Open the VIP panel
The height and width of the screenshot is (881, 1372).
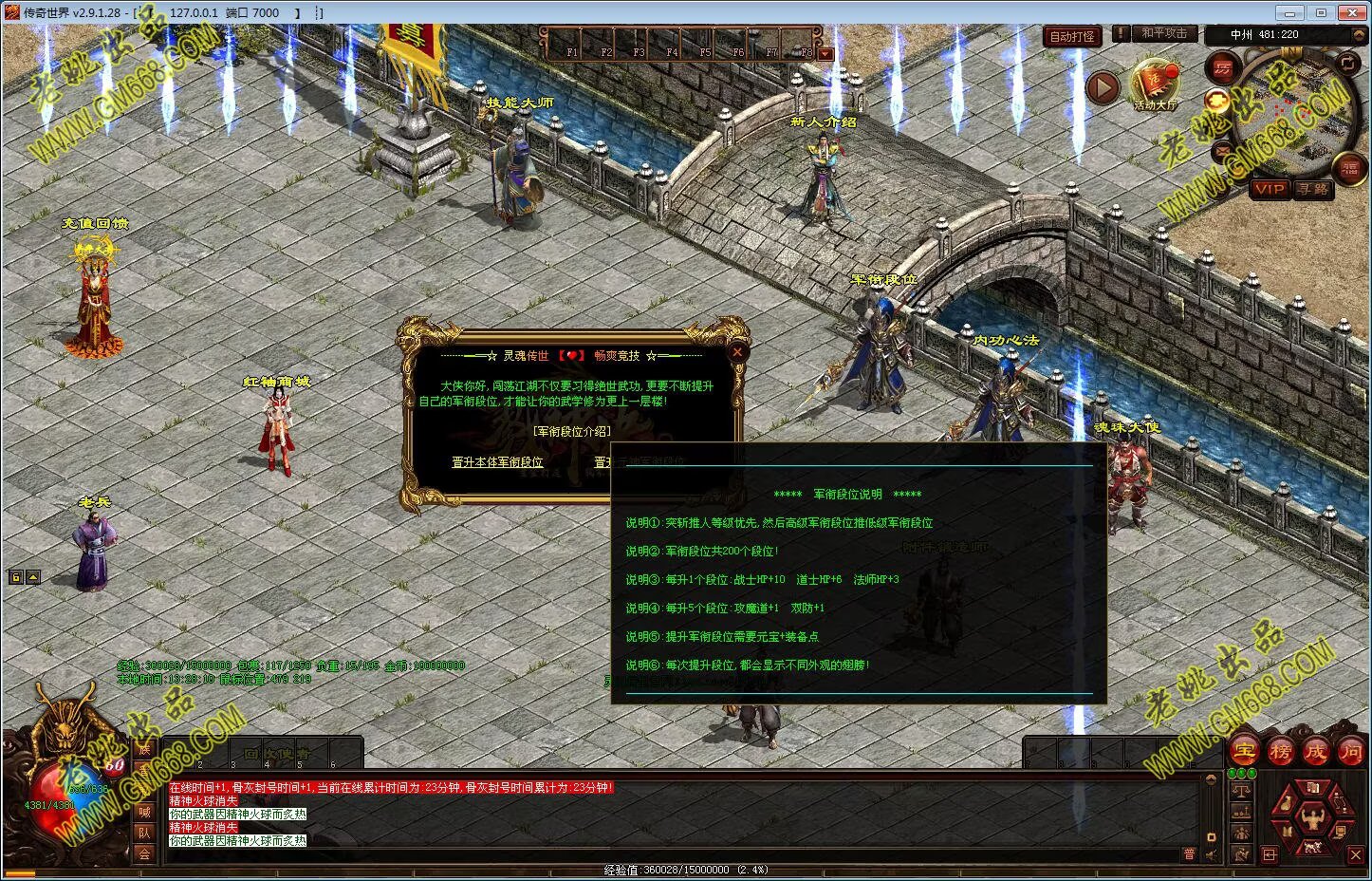coord(1269,189)
